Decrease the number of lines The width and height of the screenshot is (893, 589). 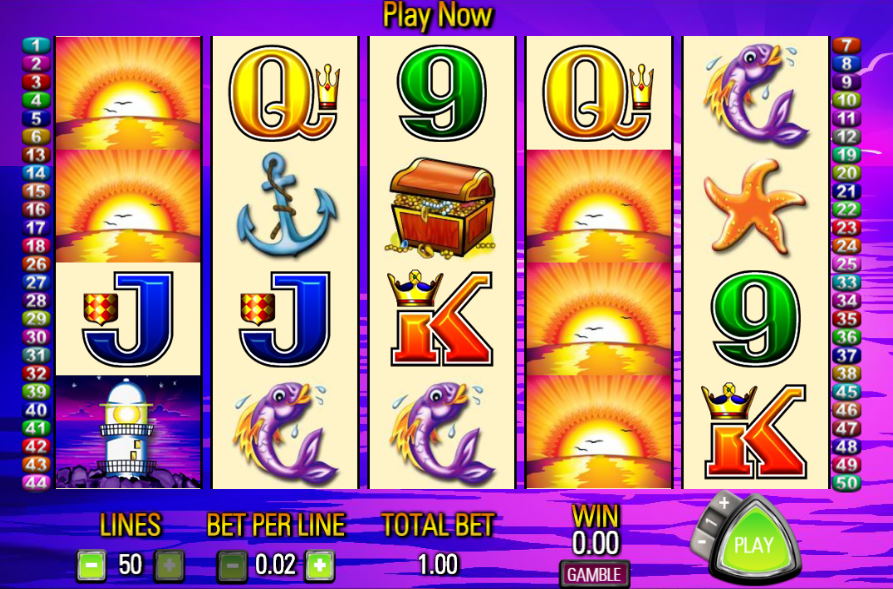(x=91, y=566)
